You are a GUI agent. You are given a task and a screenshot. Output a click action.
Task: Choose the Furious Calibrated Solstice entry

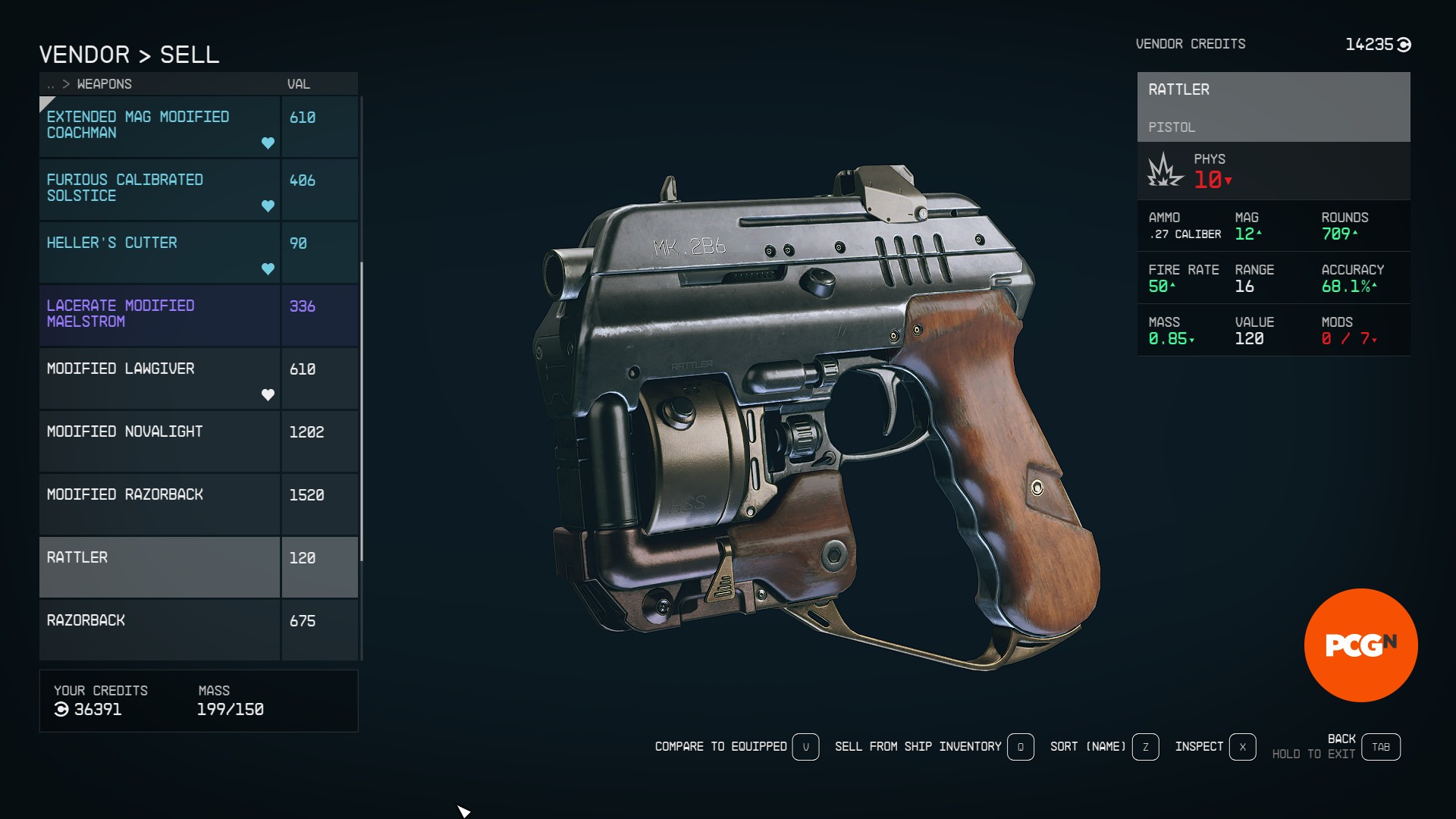click(x=159, y=189)
